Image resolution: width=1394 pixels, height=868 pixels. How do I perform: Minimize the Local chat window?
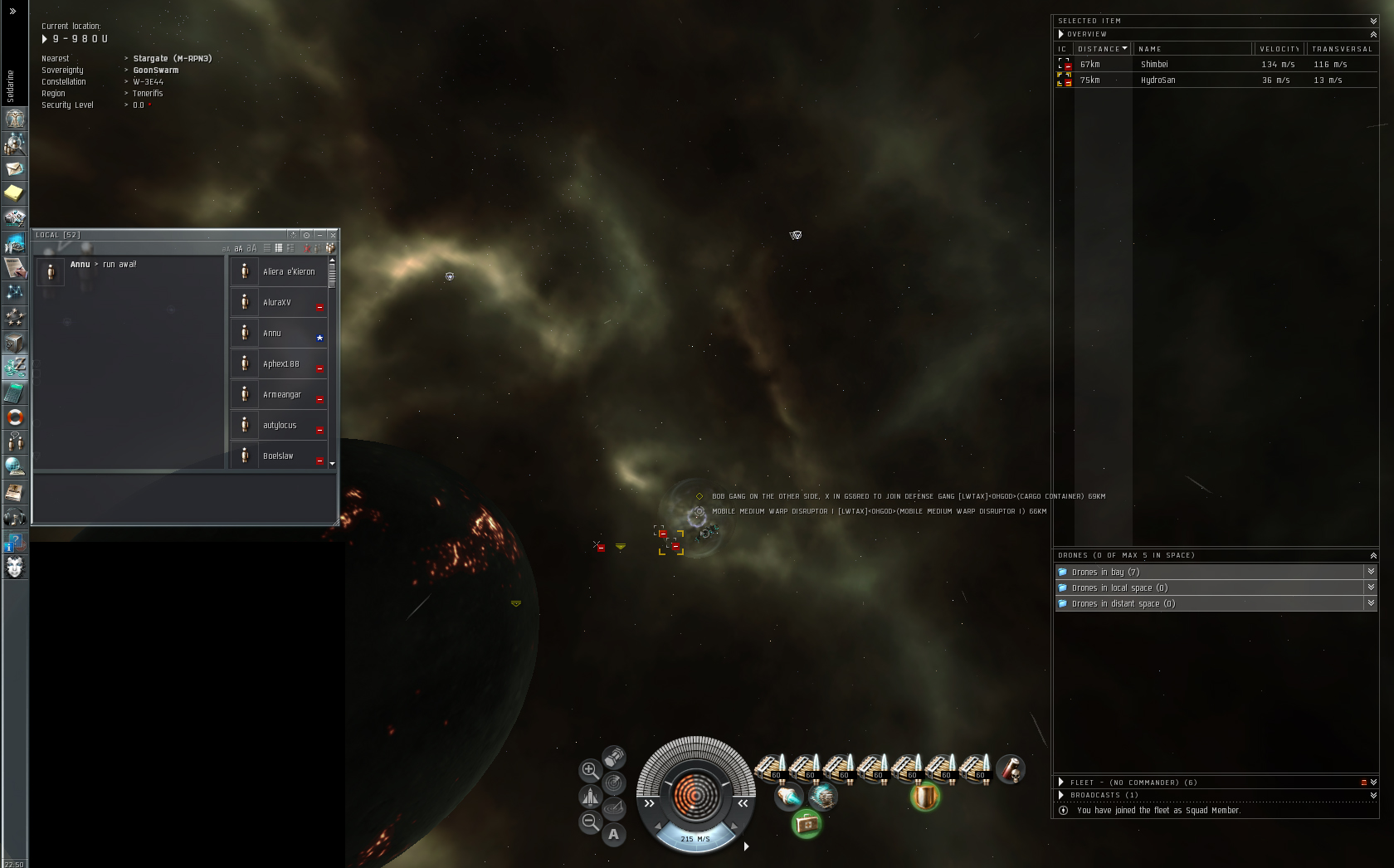(x=319, y=235)
